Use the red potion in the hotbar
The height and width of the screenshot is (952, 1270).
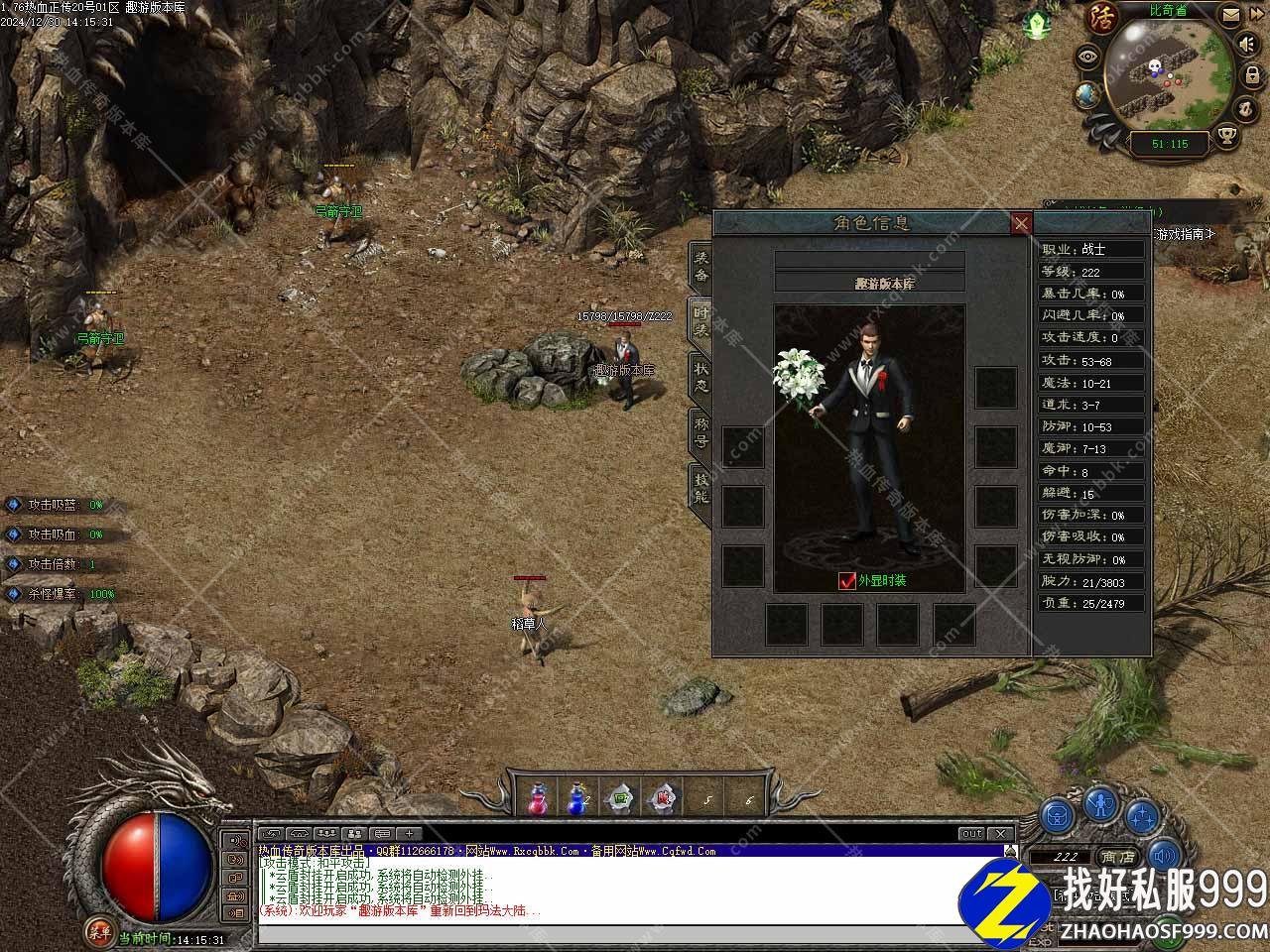(x=538, y=796)
